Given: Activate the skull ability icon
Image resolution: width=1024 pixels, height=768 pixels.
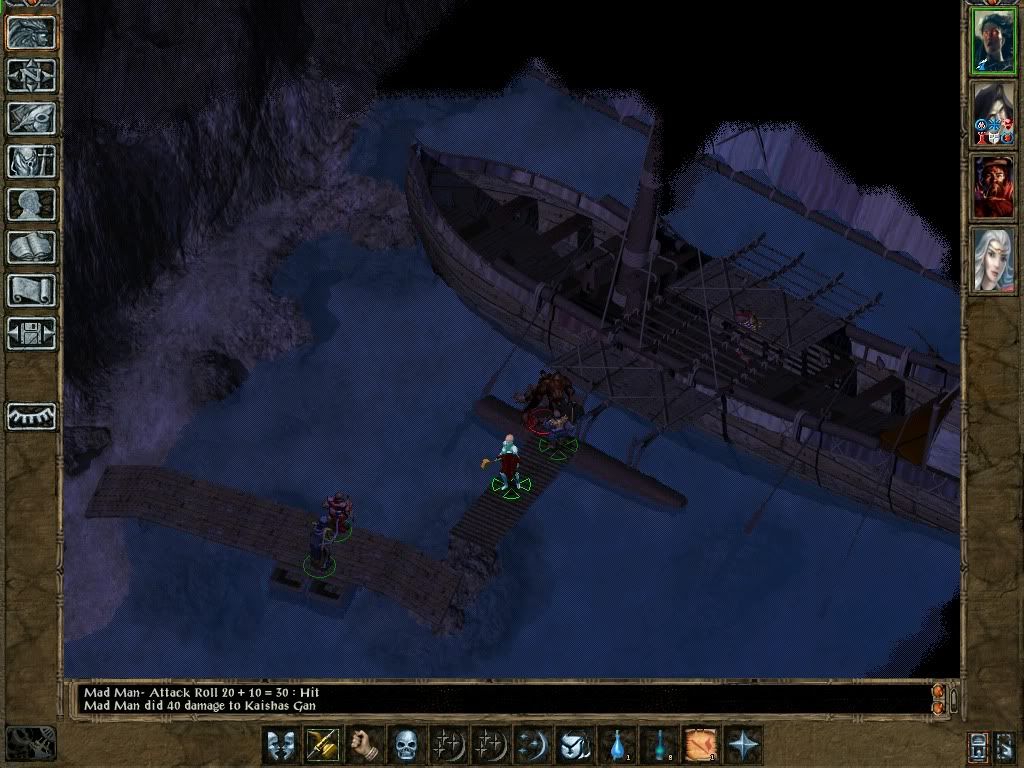Looking at the screenshot, I should coord(406,745).
